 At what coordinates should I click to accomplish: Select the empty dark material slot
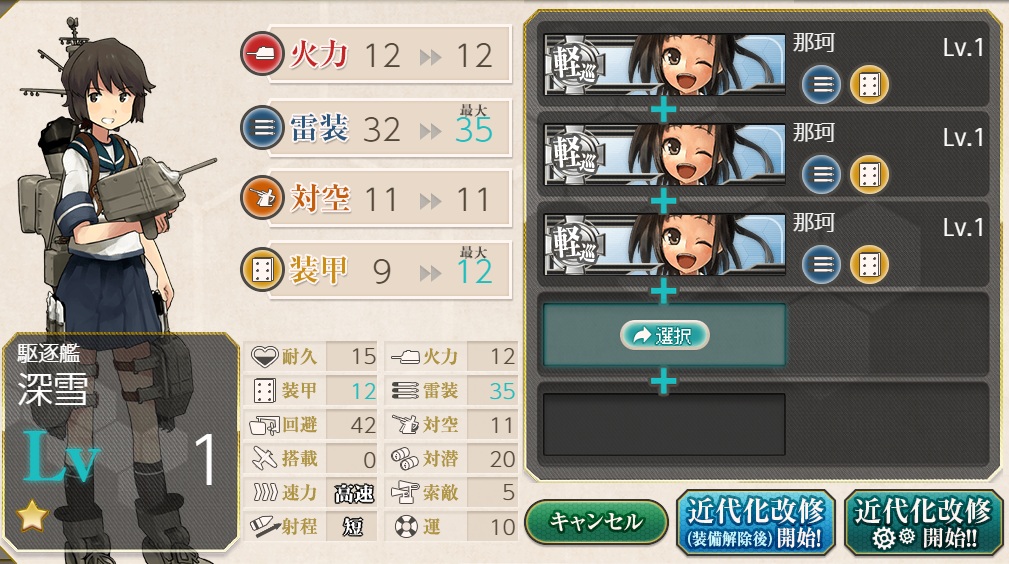coord(664,424)
